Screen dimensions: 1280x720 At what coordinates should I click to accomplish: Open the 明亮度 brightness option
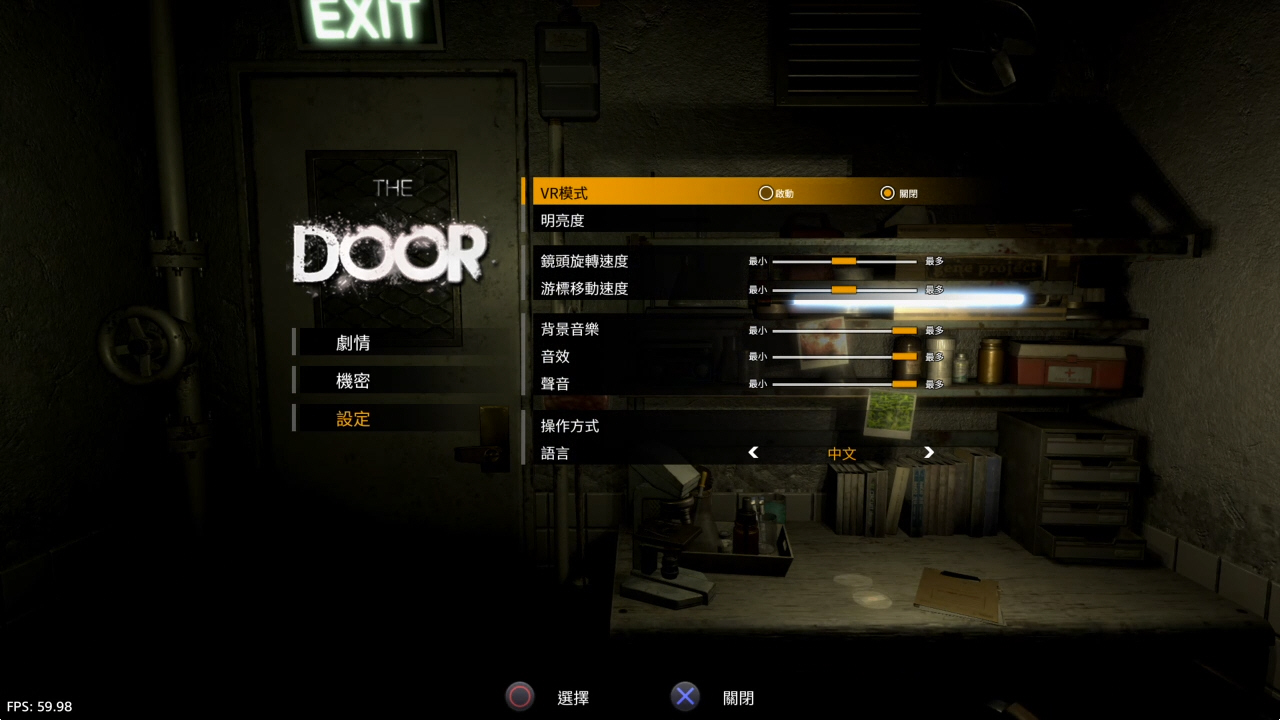point(563,220)
